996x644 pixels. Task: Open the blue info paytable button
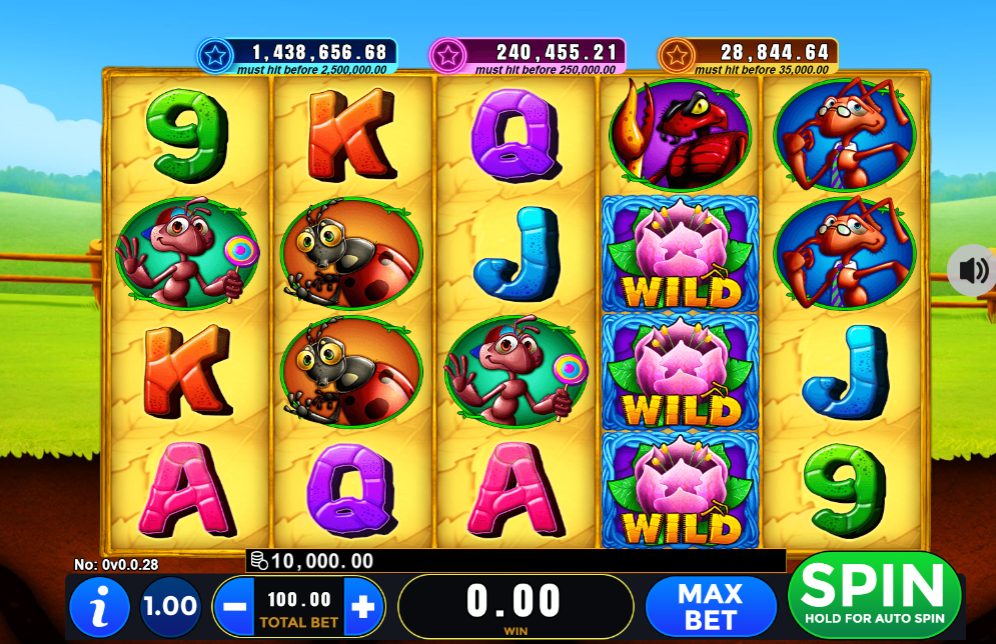click(99, 607)
